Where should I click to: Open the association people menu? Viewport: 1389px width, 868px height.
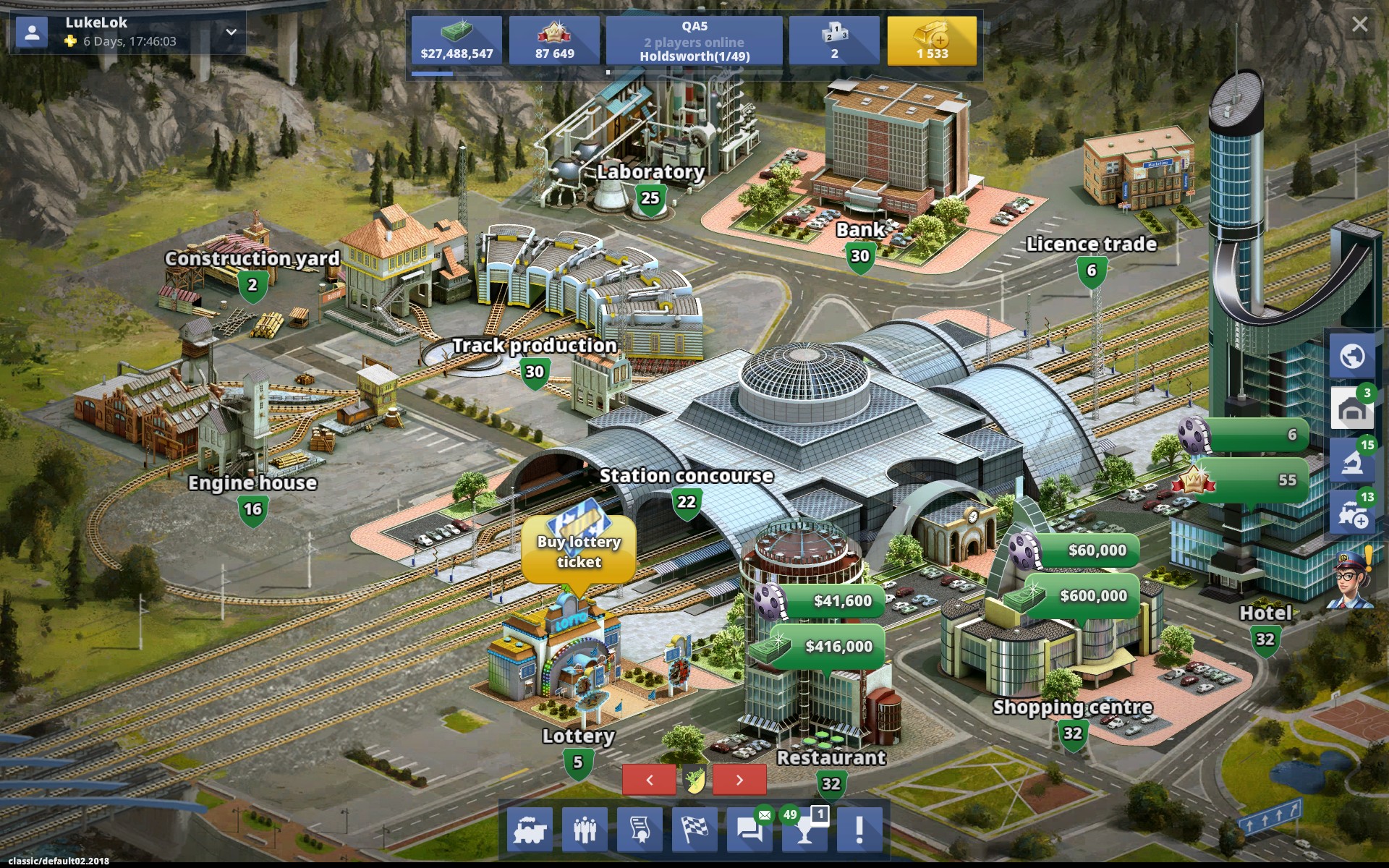pos(585,829)
